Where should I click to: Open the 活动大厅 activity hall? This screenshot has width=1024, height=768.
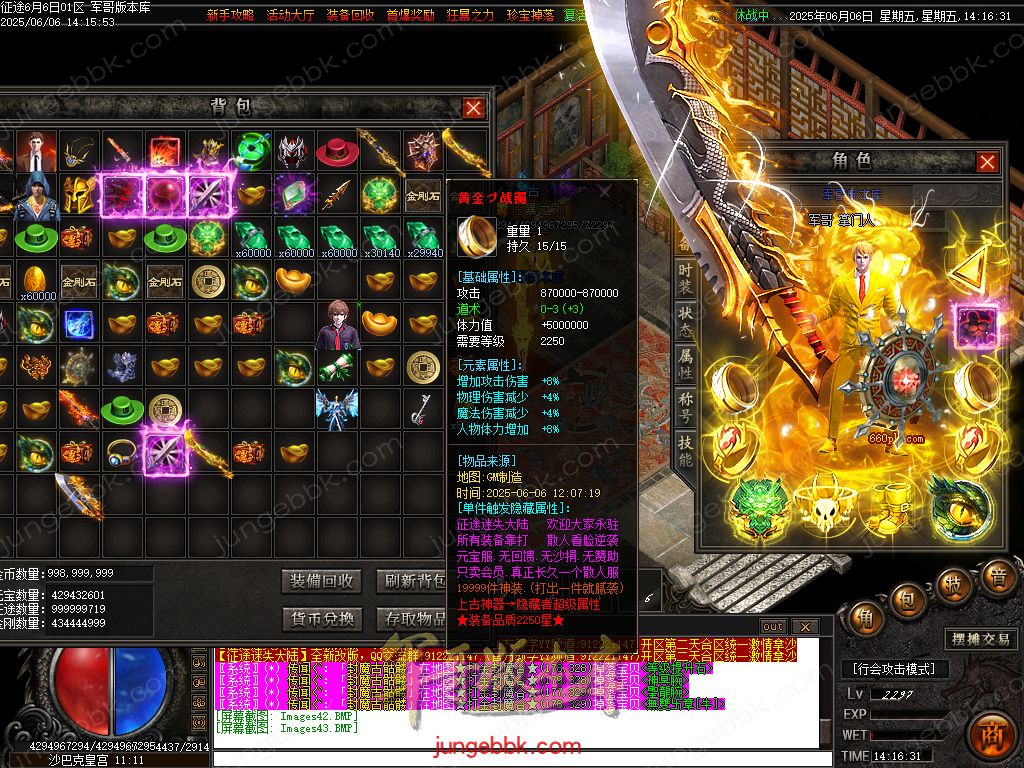coord(290,16)
